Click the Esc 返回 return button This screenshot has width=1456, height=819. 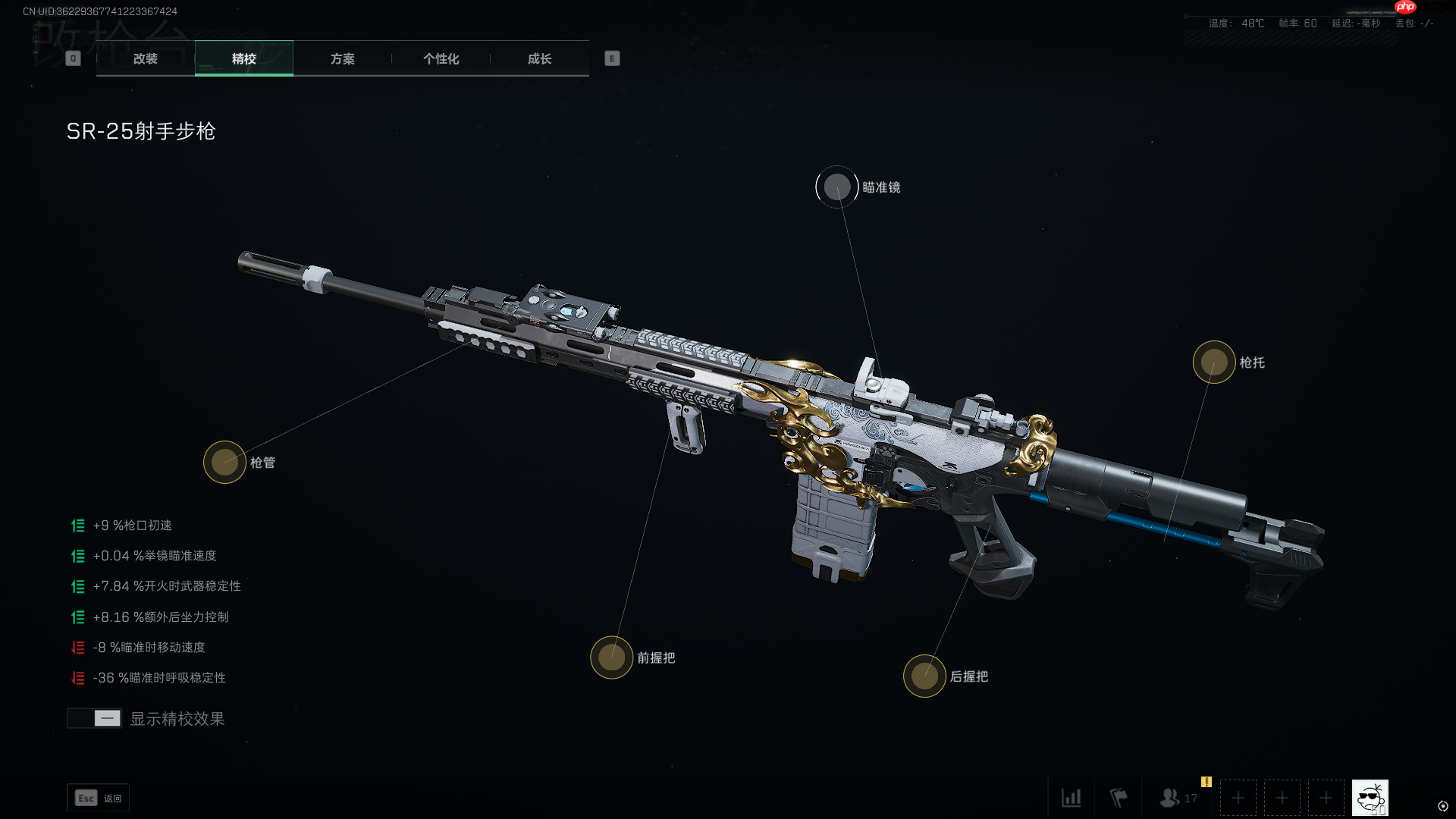click(98, 798)
